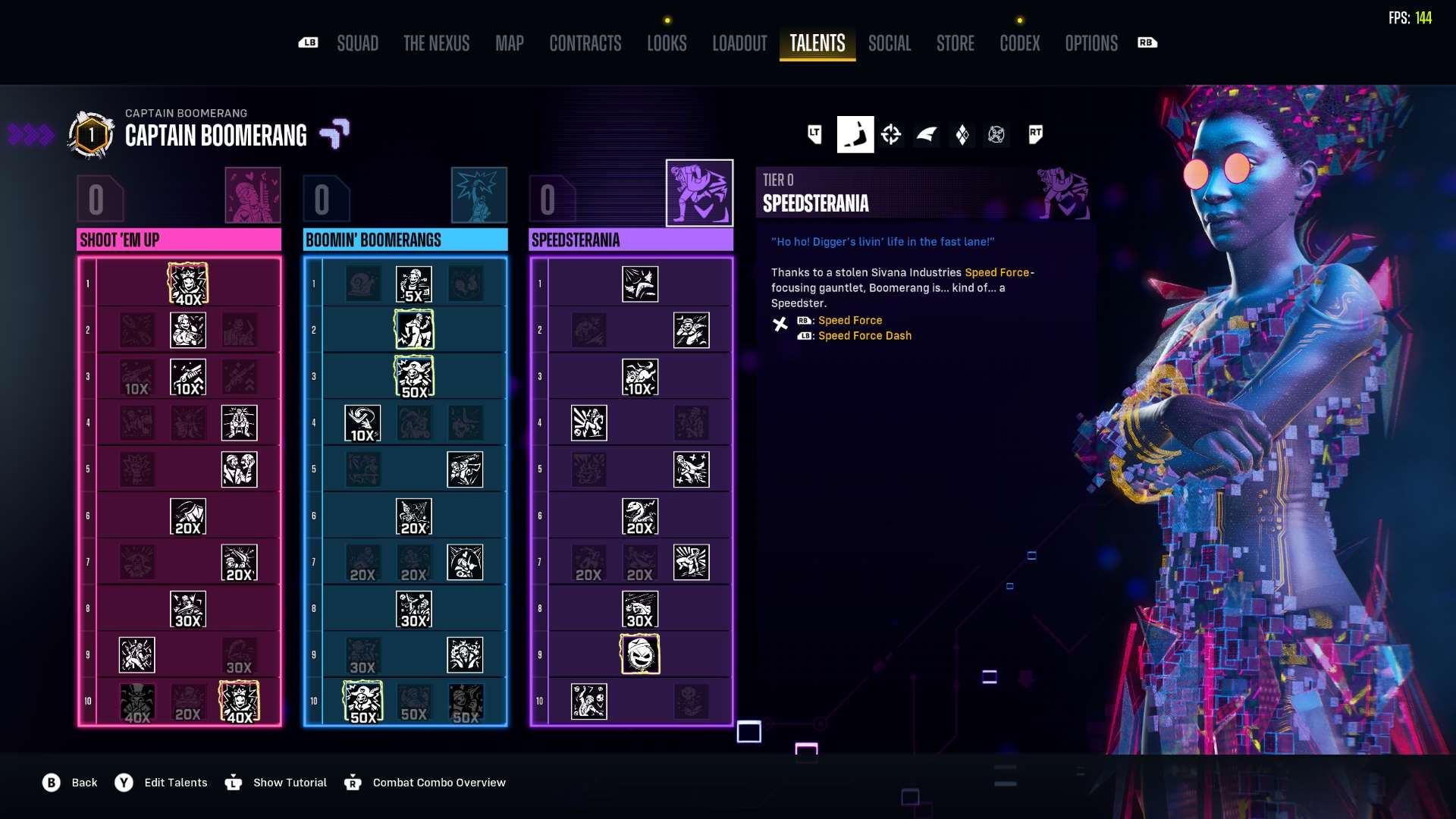Select the boot-shaped traversal category icon

tap(855, 135)
